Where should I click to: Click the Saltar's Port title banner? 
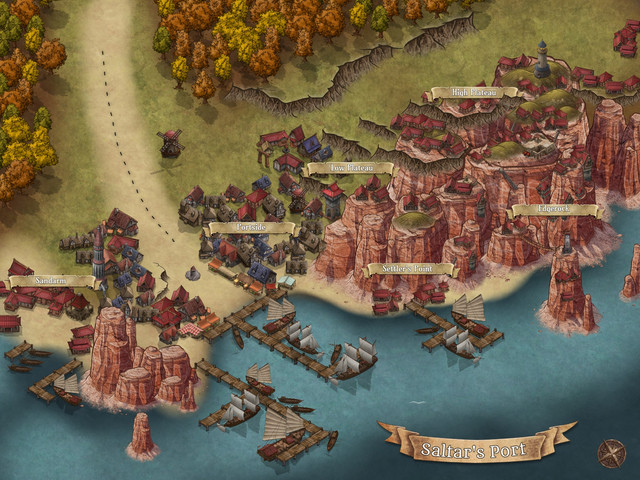[x=476, y=443]
